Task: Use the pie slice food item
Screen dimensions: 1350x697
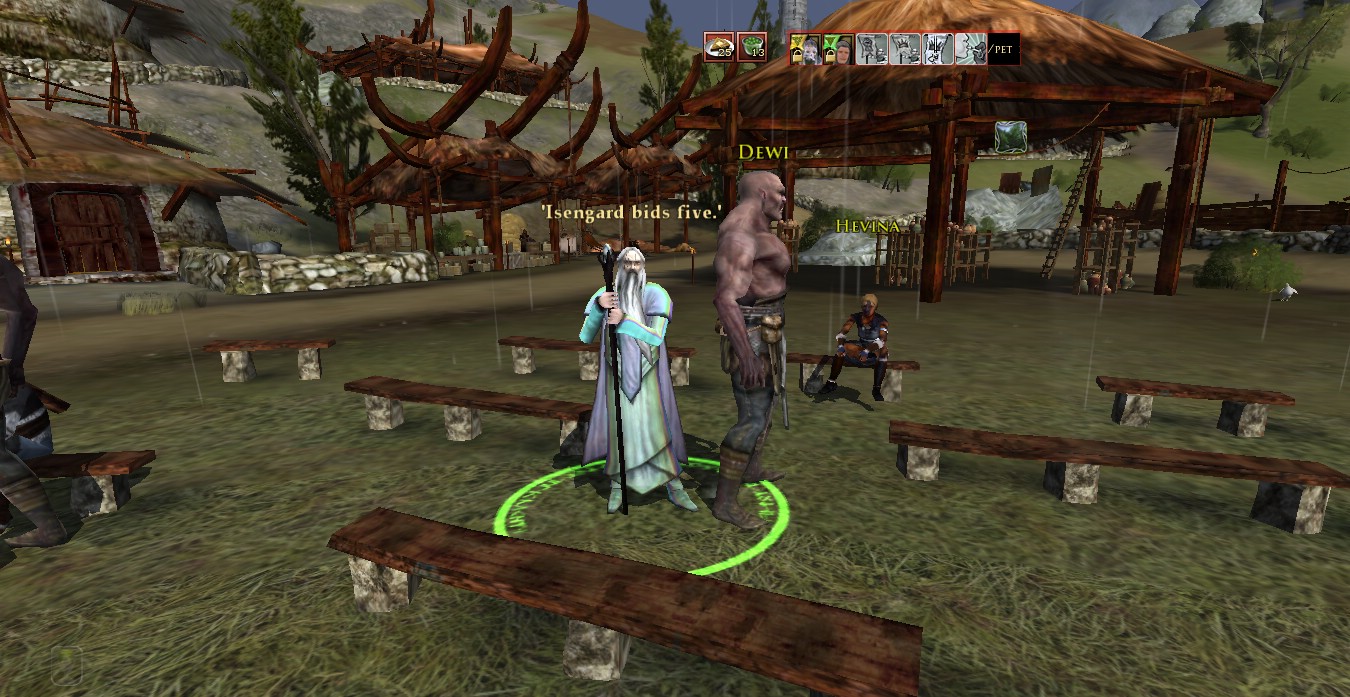Action: 718,48
